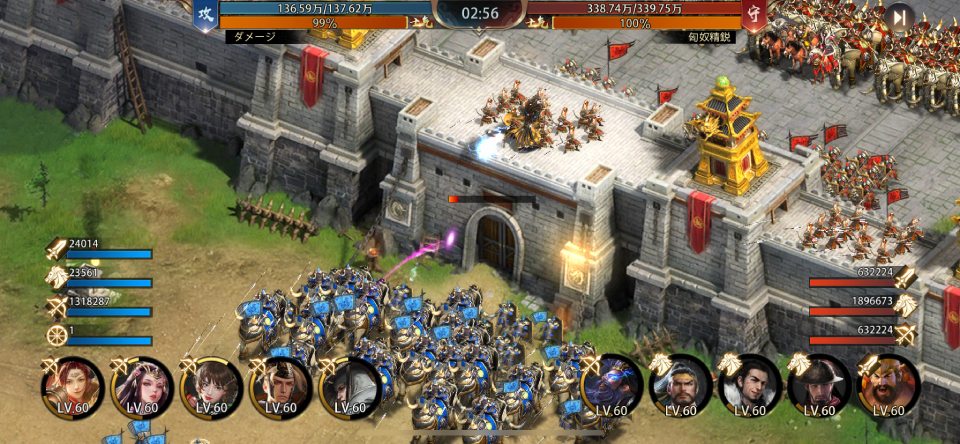Click the blue attacker 攻 badge
960x444 pixels.
click(205, 15)
